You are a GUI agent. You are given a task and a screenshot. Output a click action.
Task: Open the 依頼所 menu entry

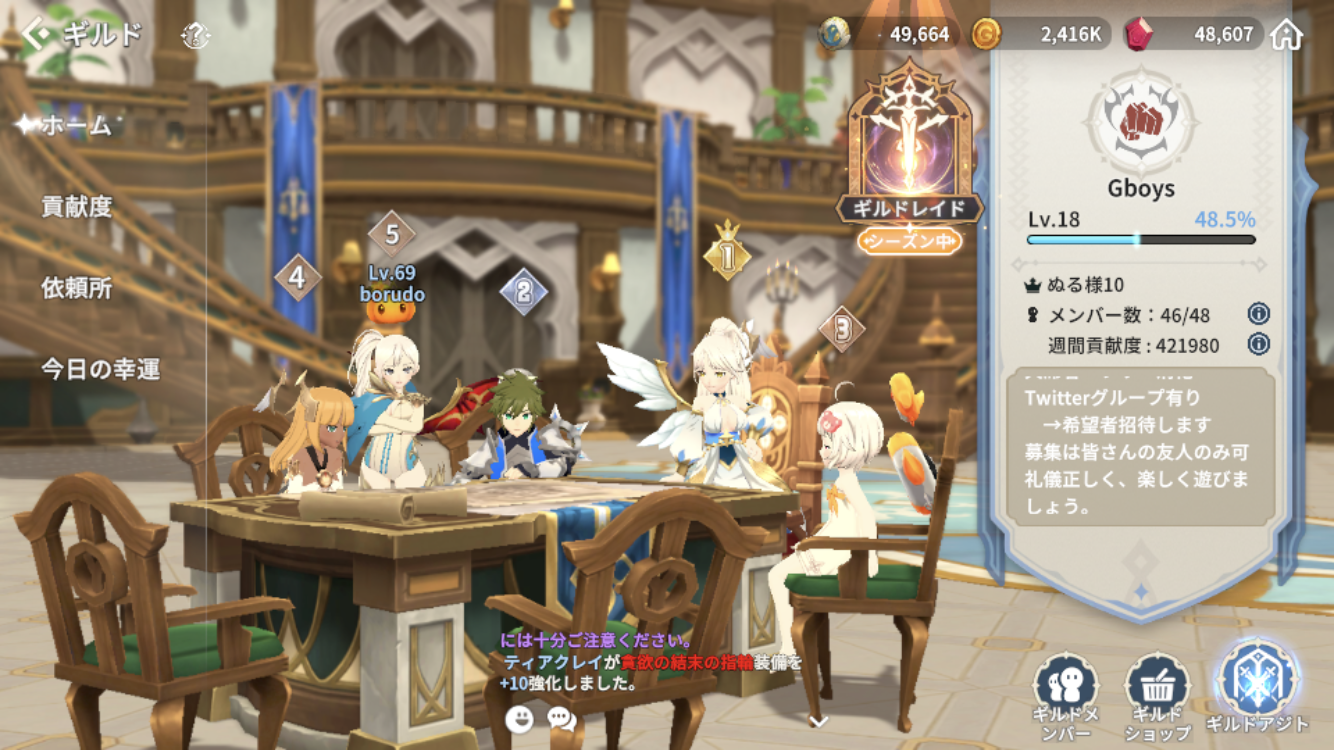point(77,288)
